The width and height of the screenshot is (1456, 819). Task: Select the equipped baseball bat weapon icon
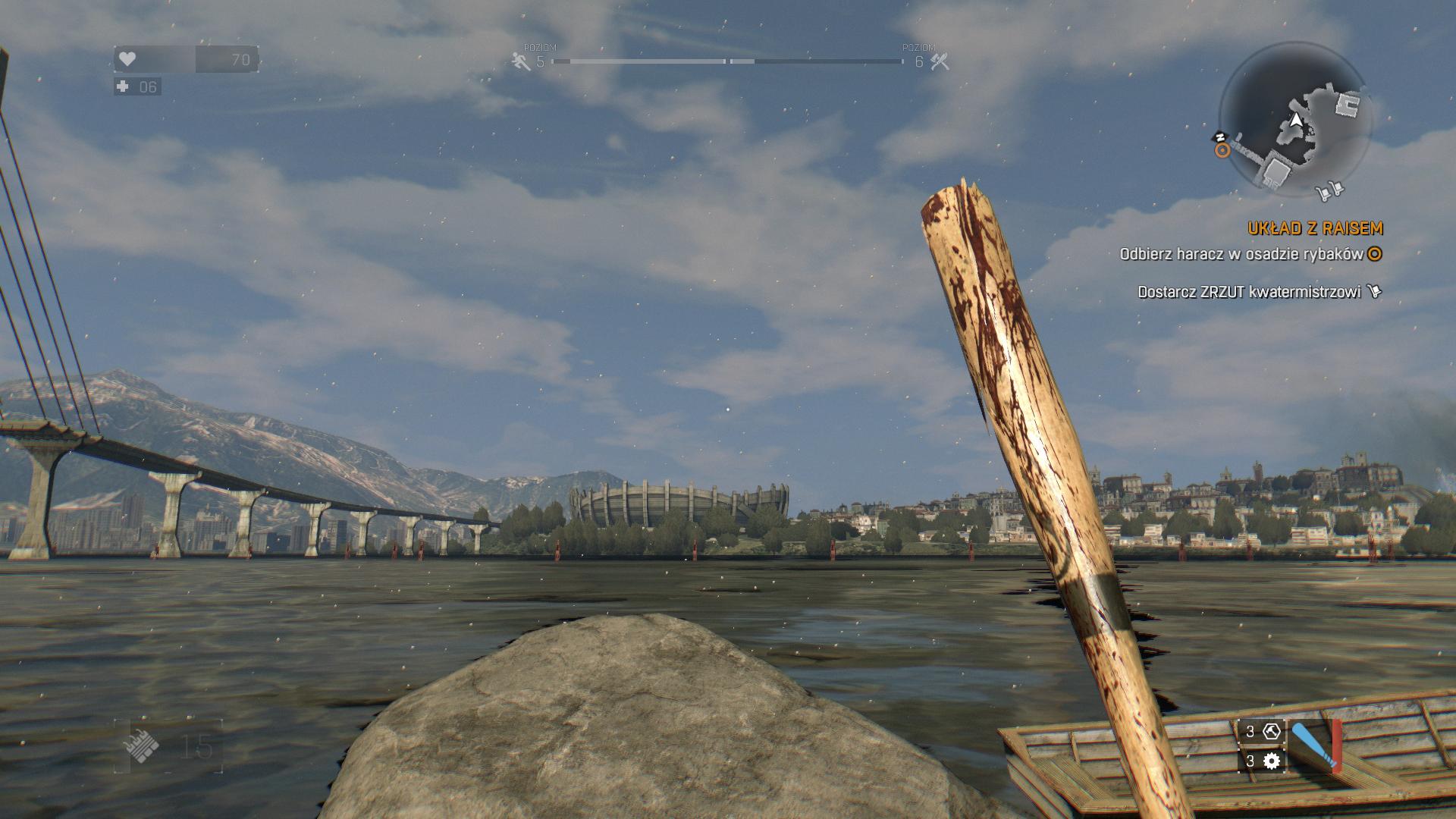(x=1314, y=746)
